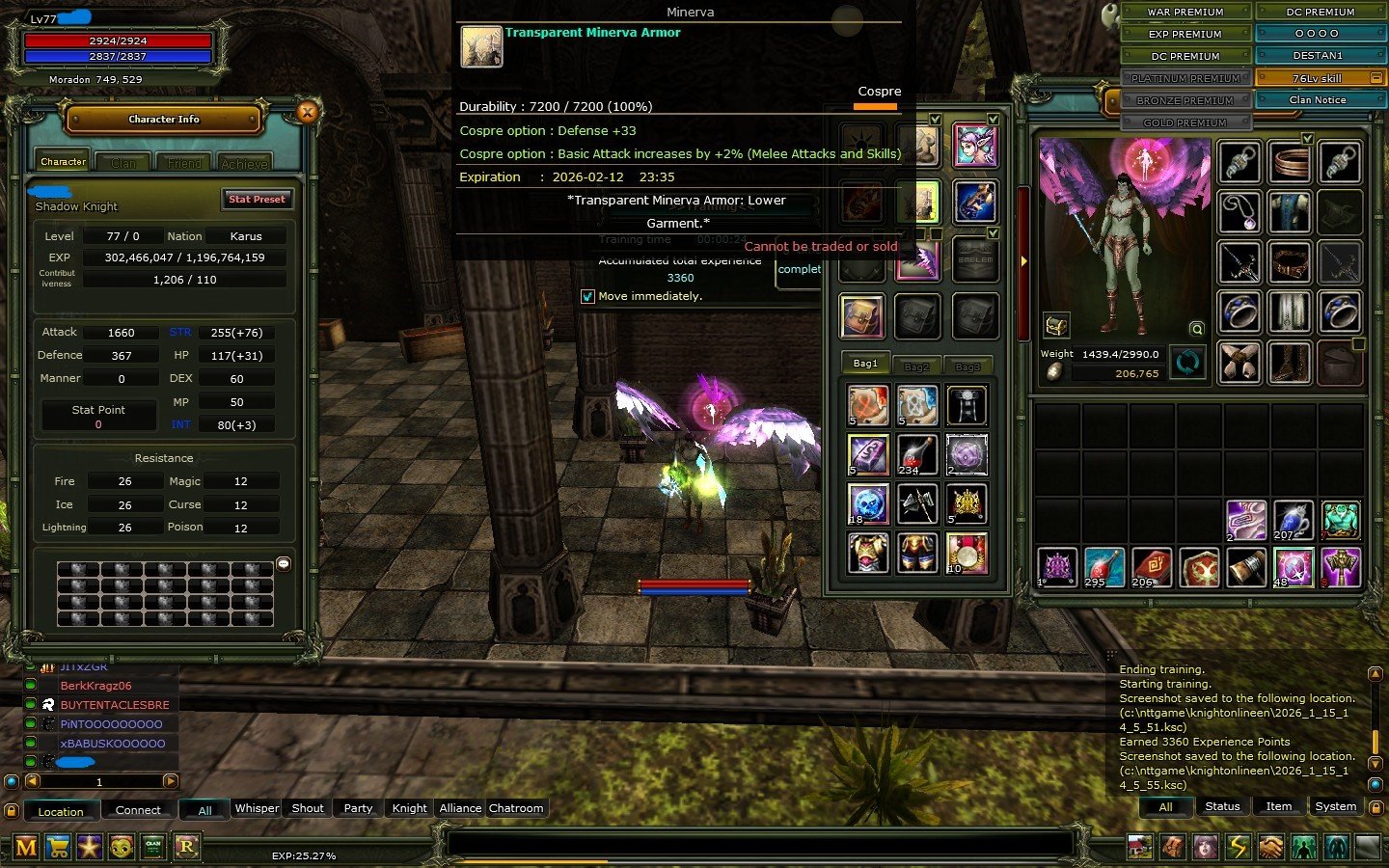This screenshot has width=1389, height=868.
Task: Open the Moradon merchant M icon
Action: [27, 847]
